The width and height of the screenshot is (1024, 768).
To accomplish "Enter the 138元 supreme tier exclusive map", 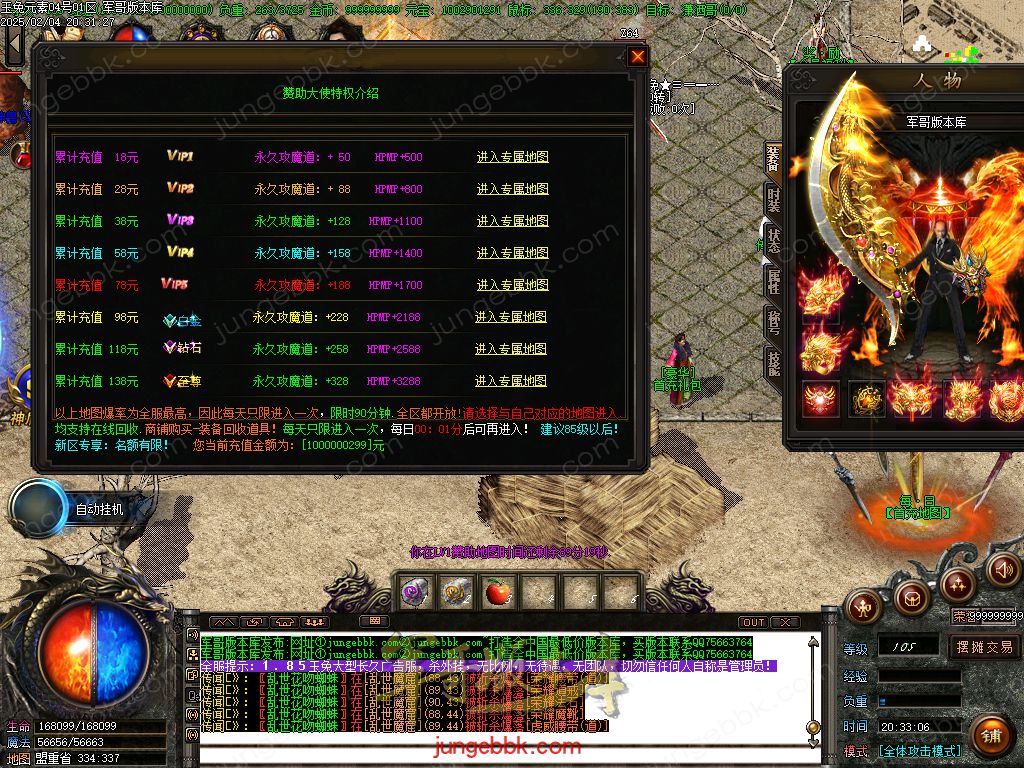I will tap(511, 381).
